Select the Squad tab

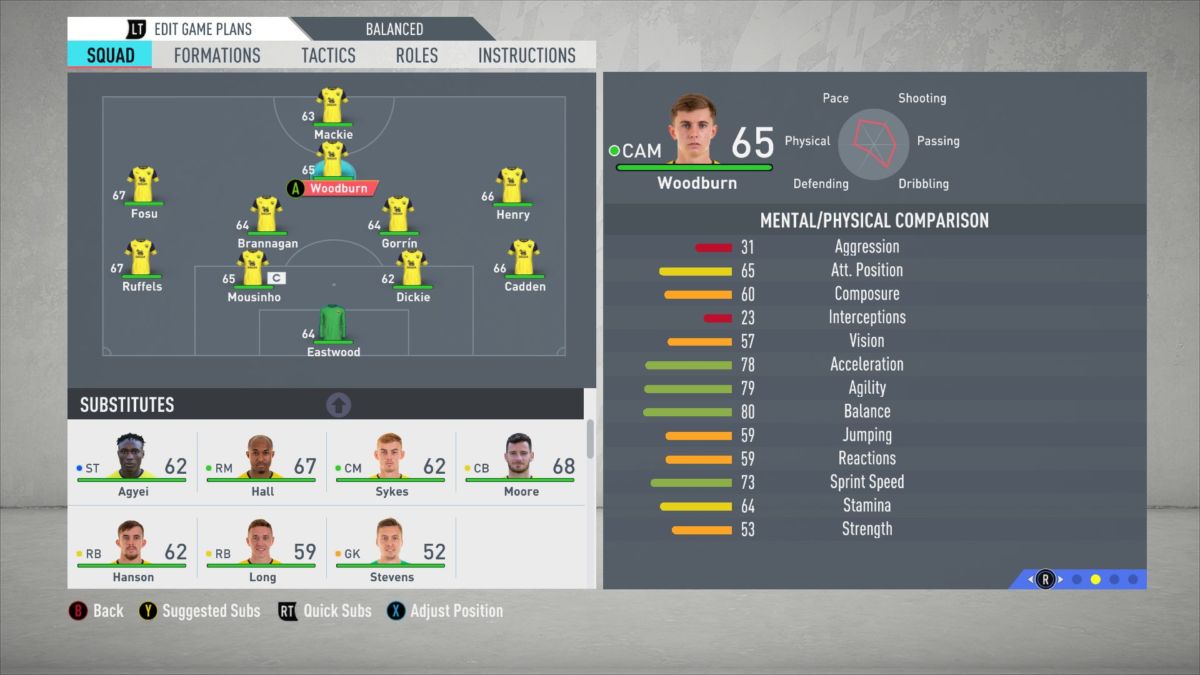click(x=110, y=56)
